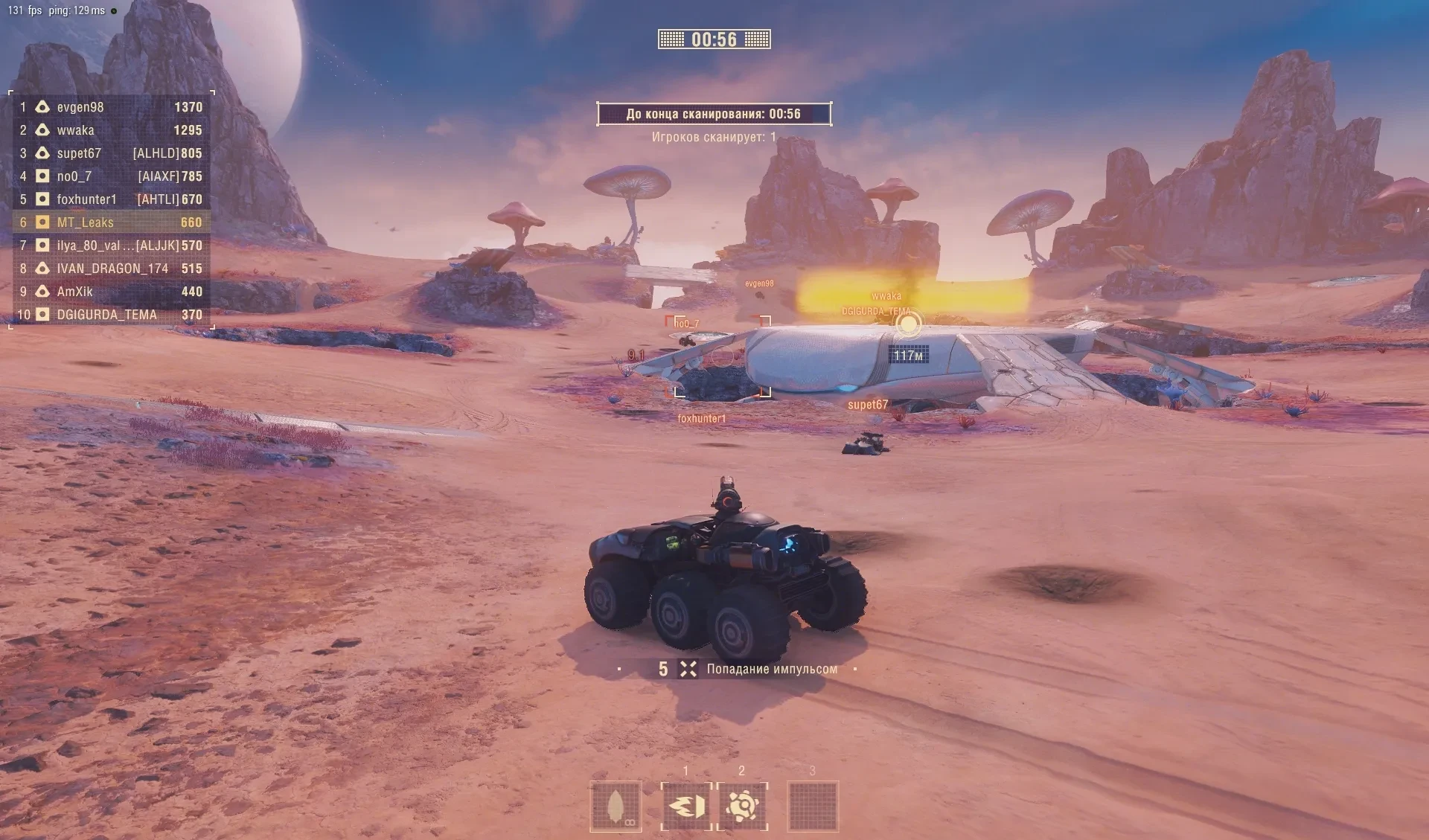Use the gear-shaped ability in slot 2
1429x840 pixels.
click(x=742, y=806)
